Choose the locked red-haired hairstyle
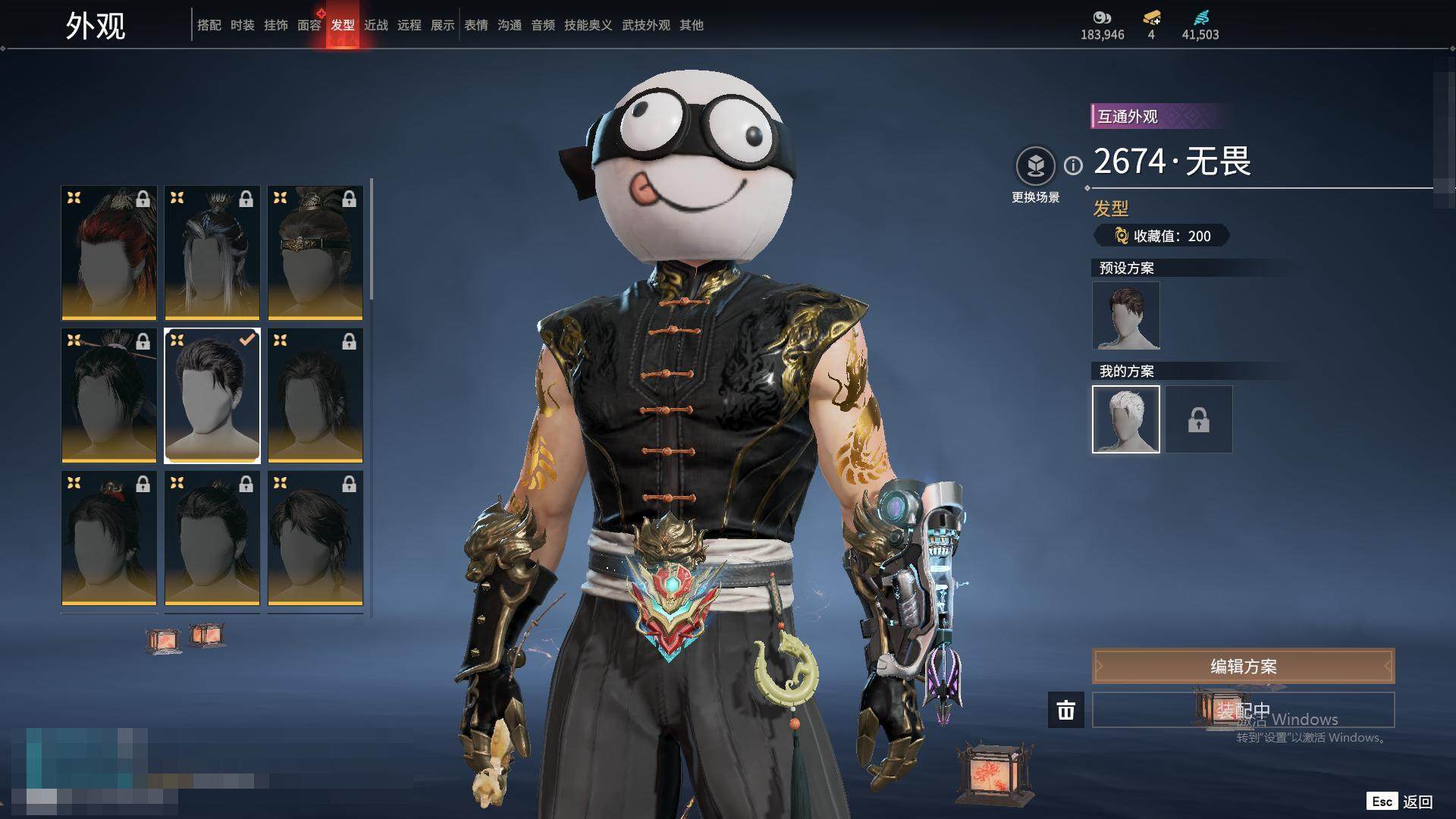The height and width of the screenshot is (819, 1456). (x=109, y=253)
